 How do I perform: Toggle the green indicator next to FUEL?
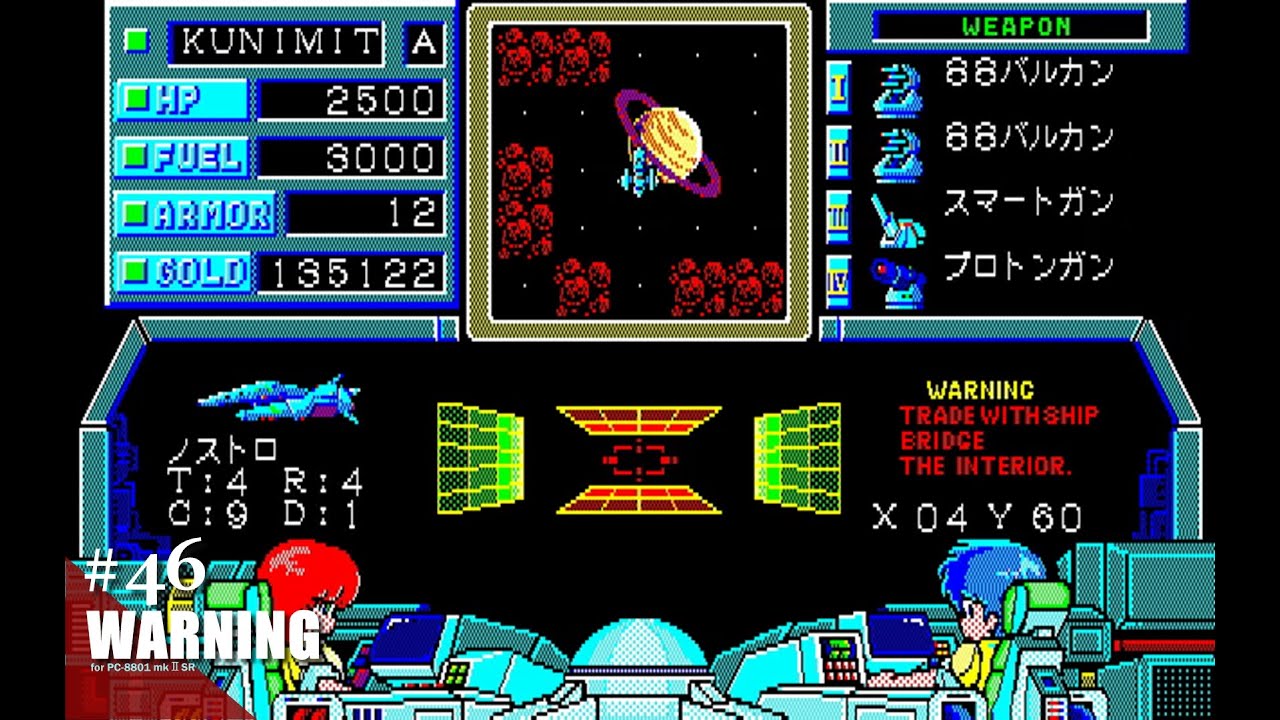pos(136,156)
